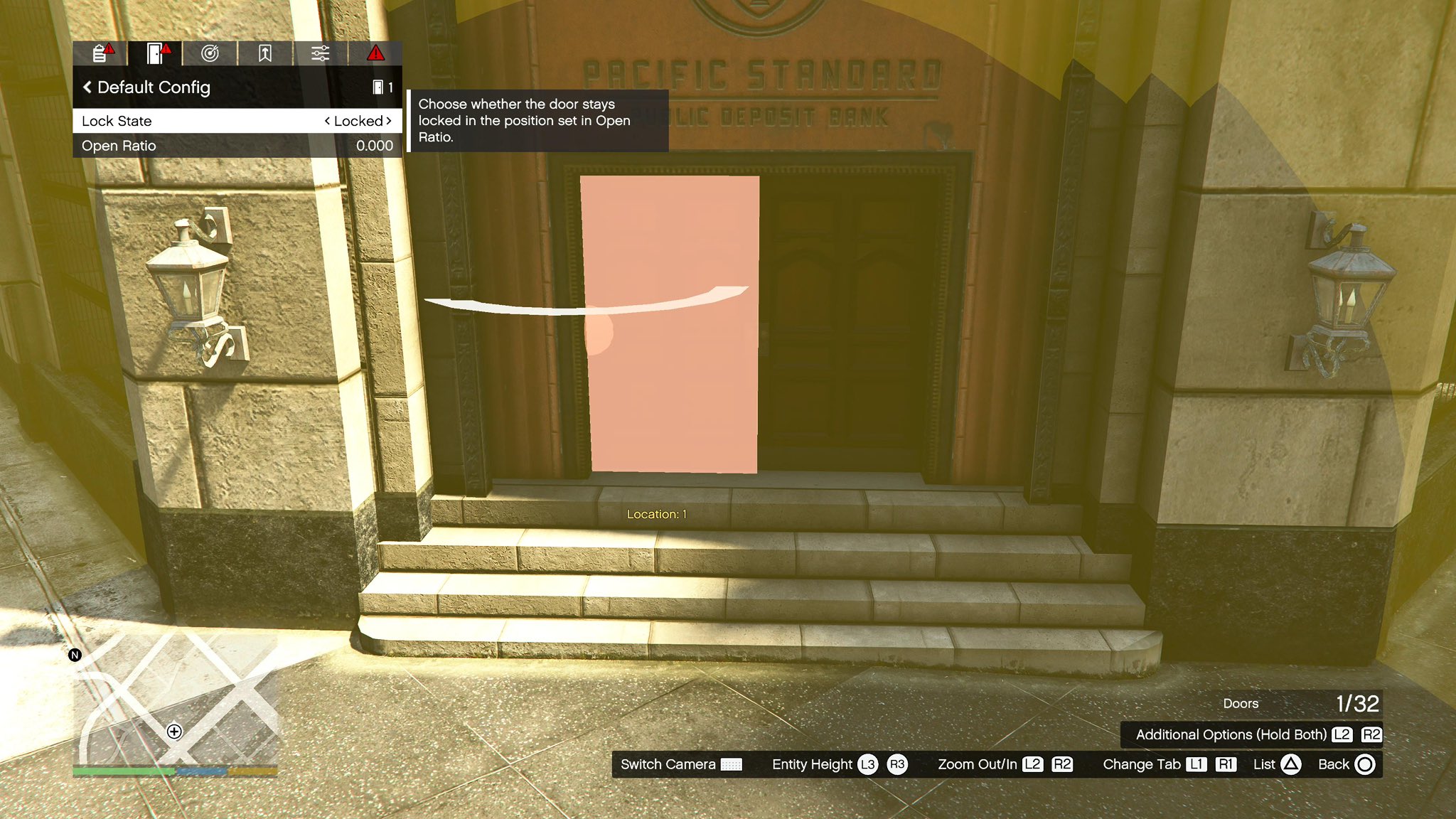This screenshot has width=1456, height=819.
Task: Switch to the sliders settings tab
Action: 320,53
